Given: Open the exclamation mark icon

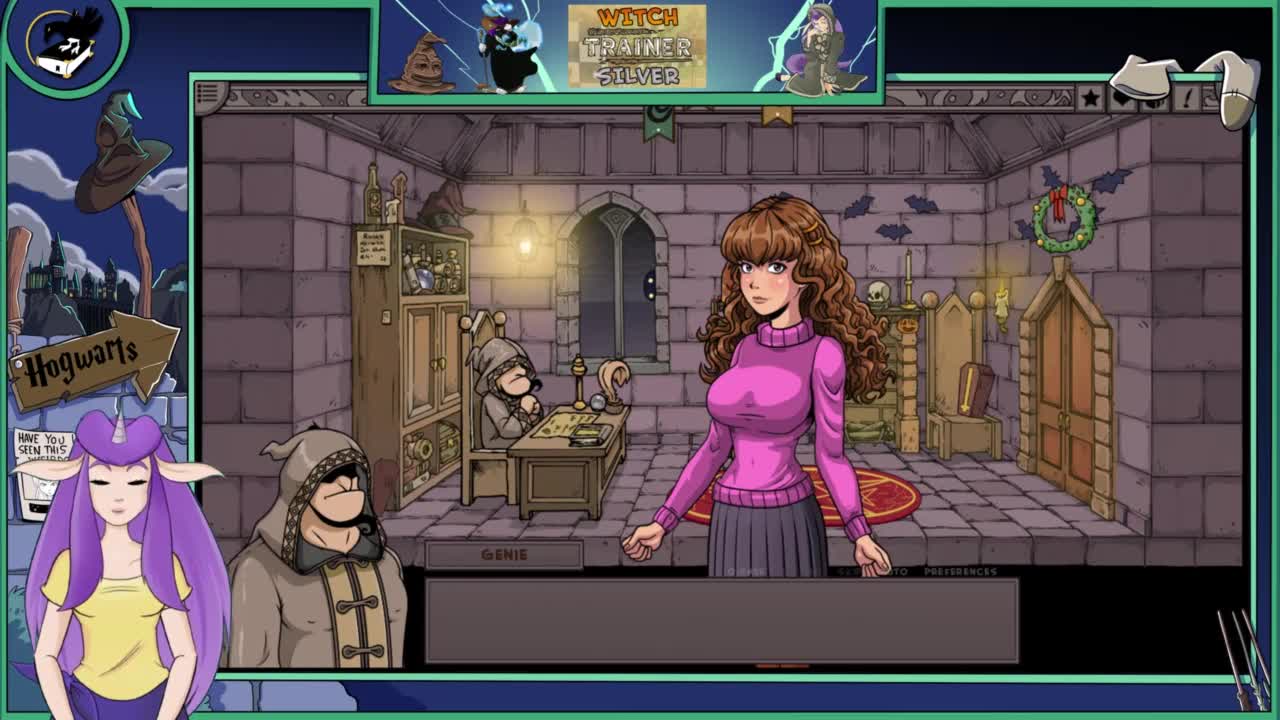Looking at the screenshot, I should [1188, 97].
